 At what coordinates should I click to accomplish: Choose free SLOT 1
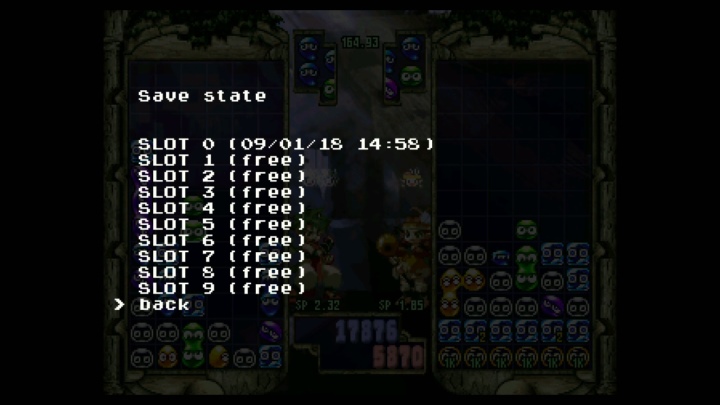pos(222,160)
